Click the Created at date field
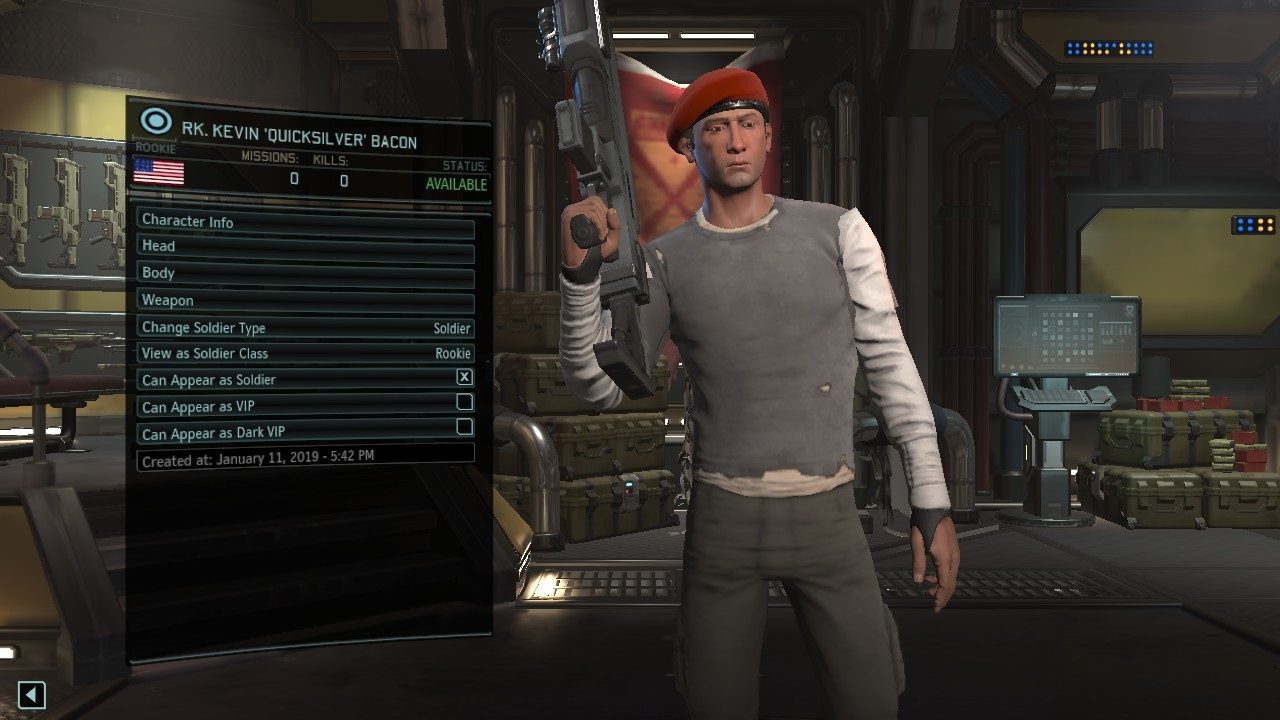The width and height of the screenshot is (1280, 720). [x=300, y=455]
